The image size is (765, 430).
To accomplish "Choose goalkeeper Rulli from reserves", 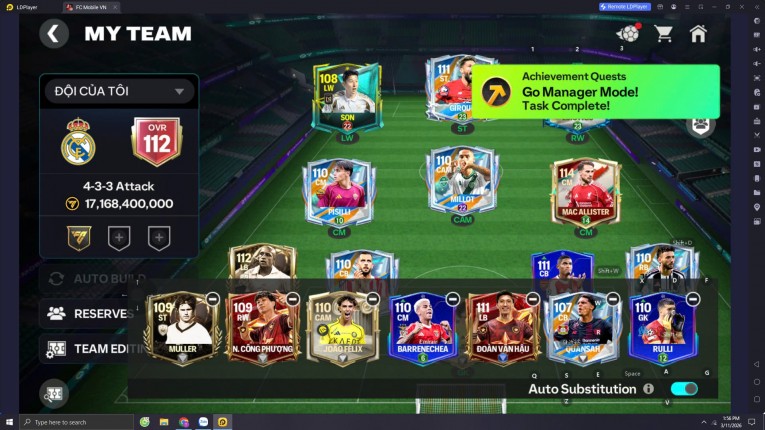I will 662,329.
